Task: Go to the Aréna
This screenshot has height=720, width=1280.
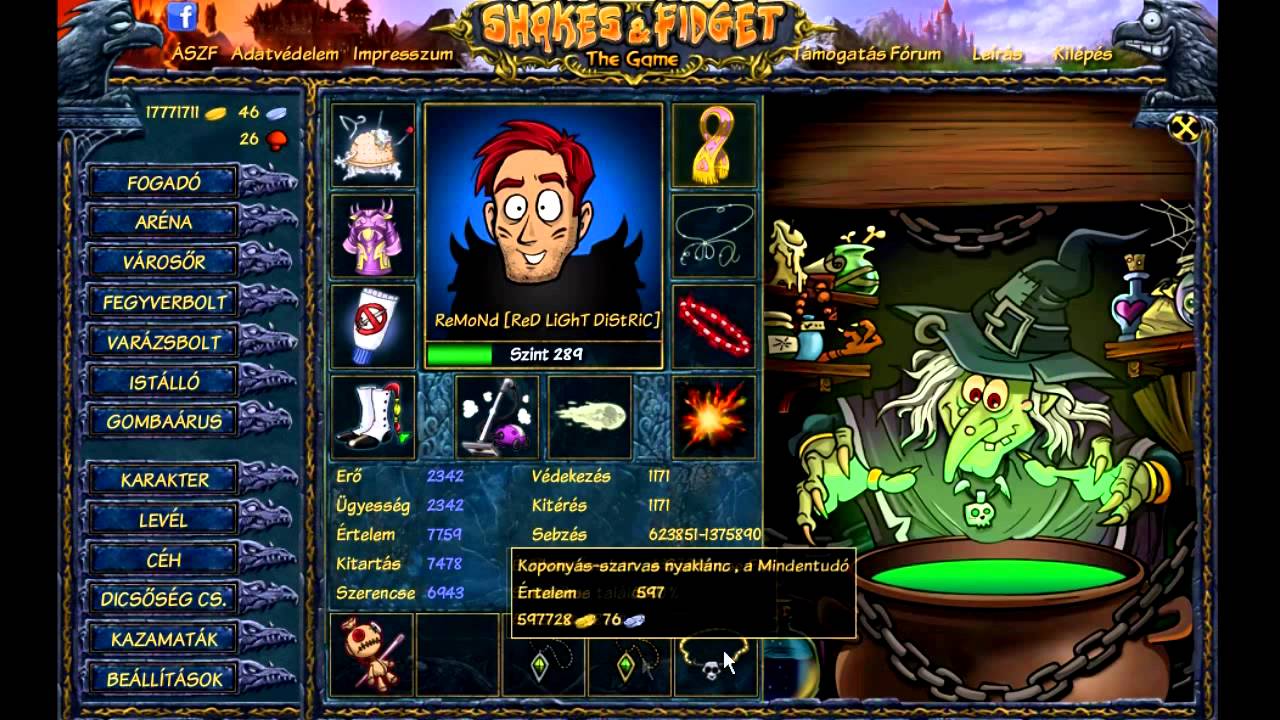Action: 164,222
